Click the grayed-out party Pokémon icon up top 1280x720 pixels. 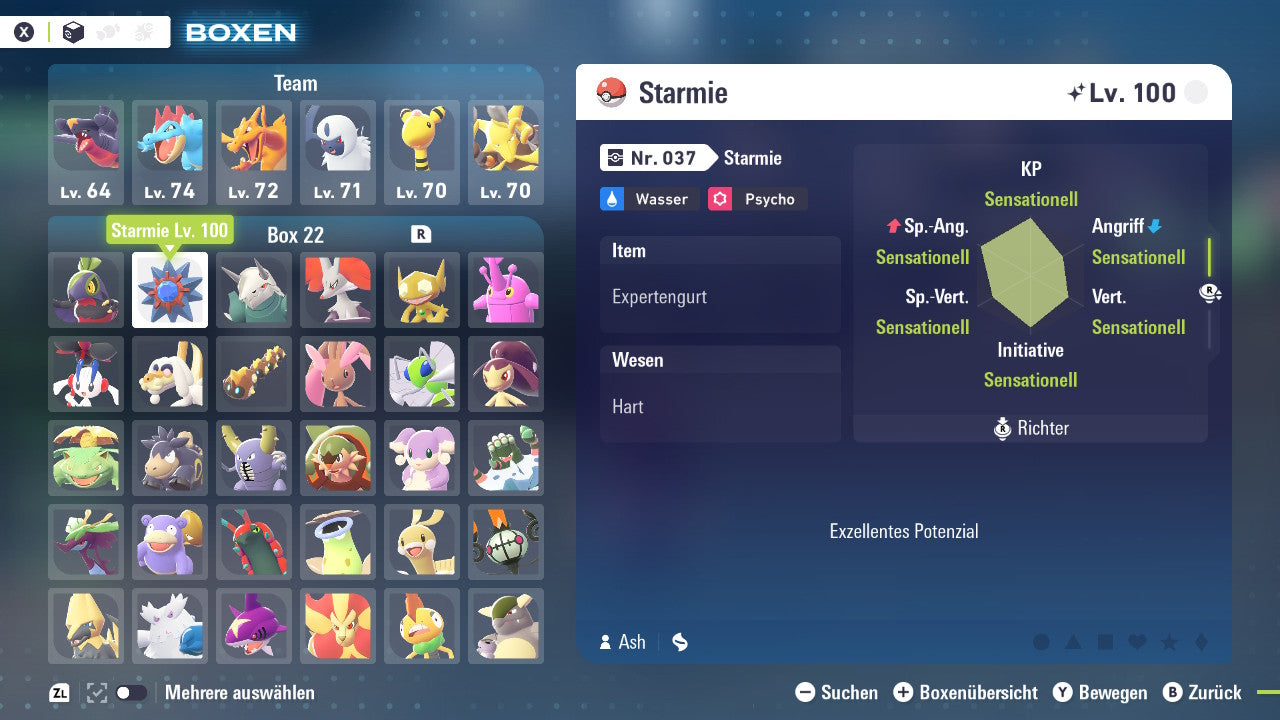click(x=107, y=31)
